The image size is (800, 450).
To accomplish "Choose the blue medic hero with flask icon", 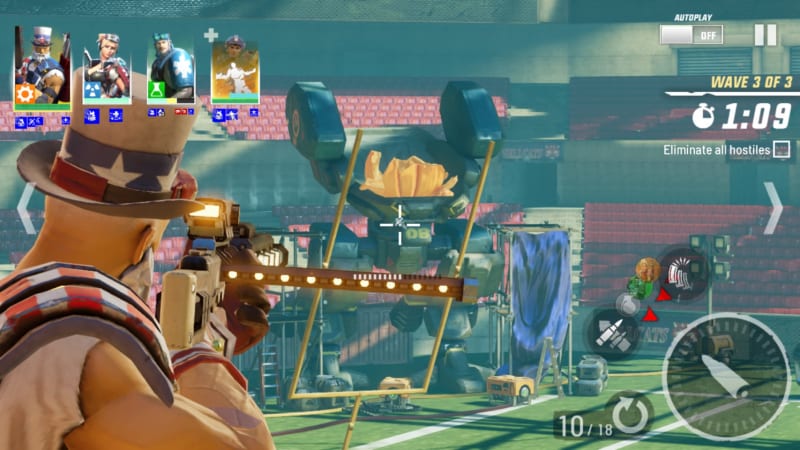I will (x=171, y=68).
